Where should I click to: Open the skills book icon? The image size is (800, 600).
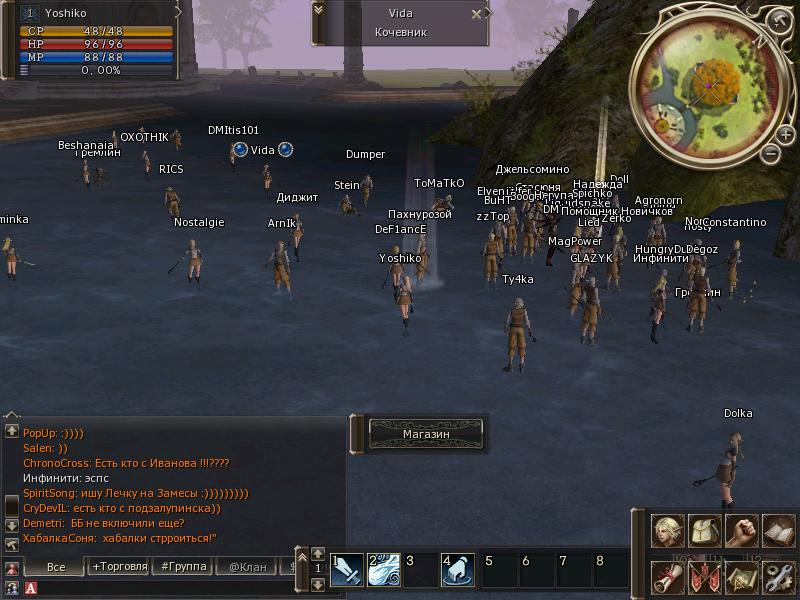777,531
